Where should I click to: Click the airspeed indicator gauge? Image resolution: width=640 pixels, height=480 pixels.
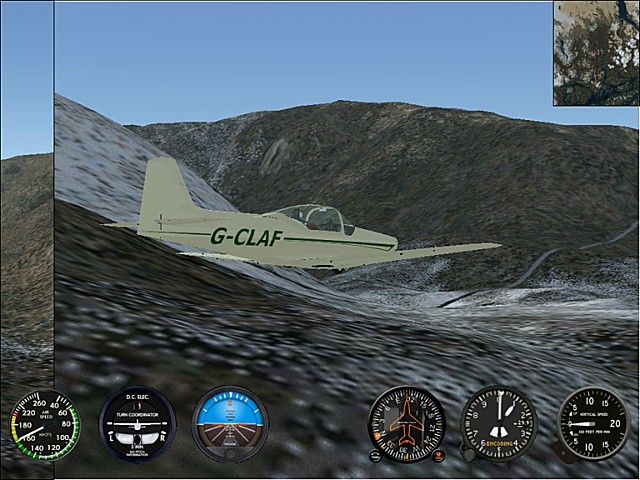(44, 425)
